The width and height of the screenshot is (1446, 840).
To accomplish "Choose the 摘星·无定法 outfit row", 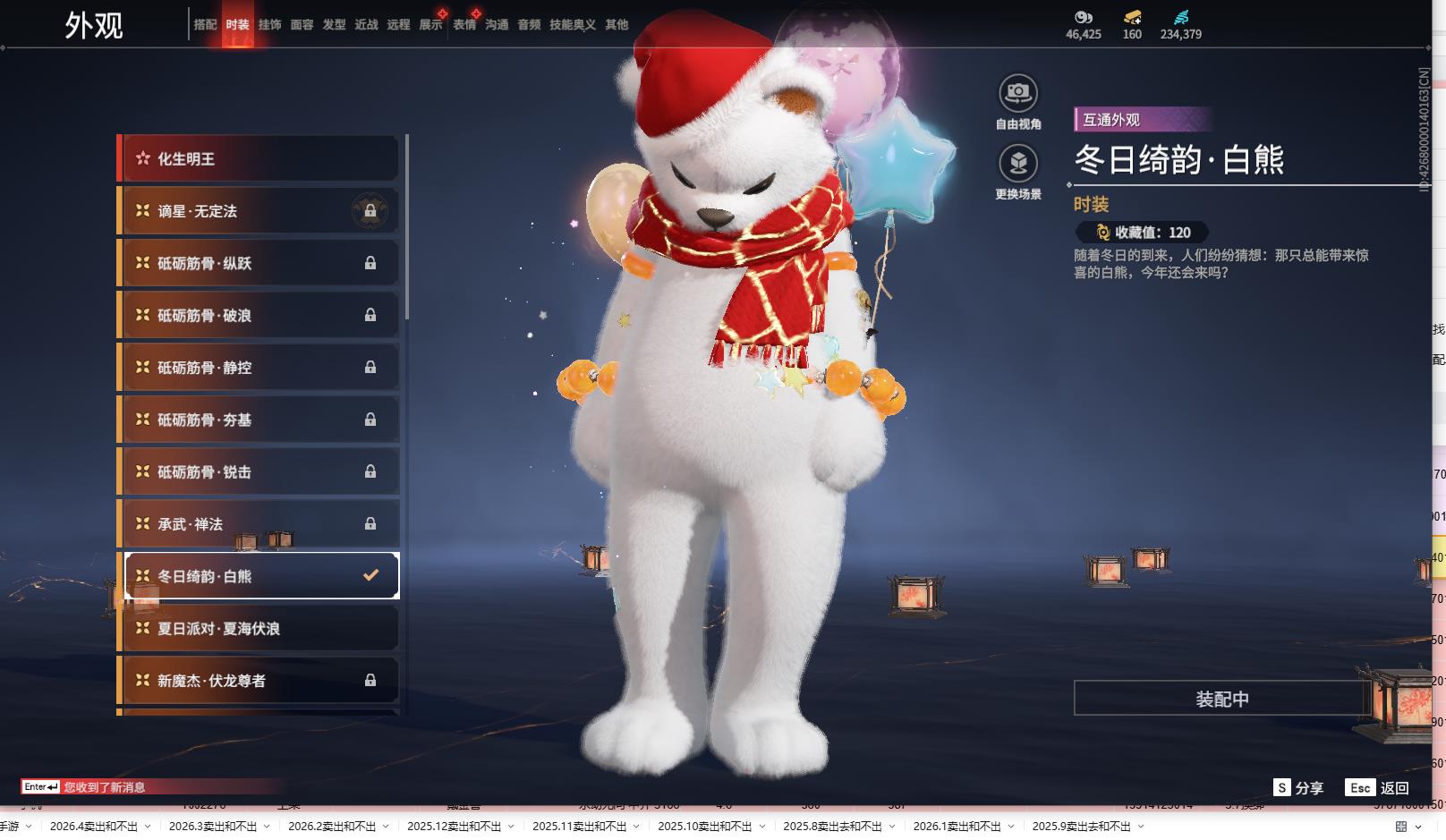I will tap(258, 211).
